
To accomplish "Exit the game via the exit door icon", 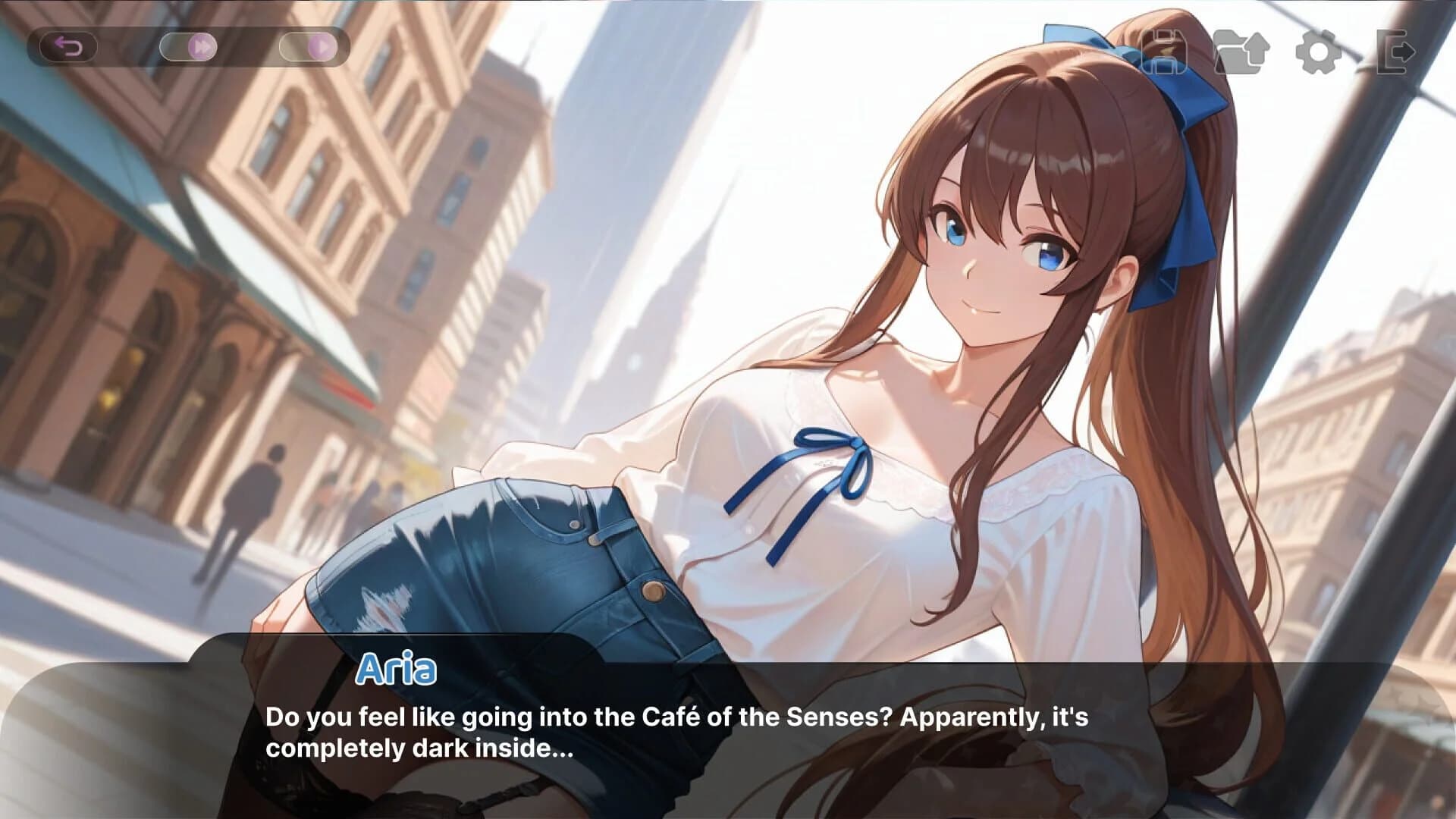I will point(1395,53).
